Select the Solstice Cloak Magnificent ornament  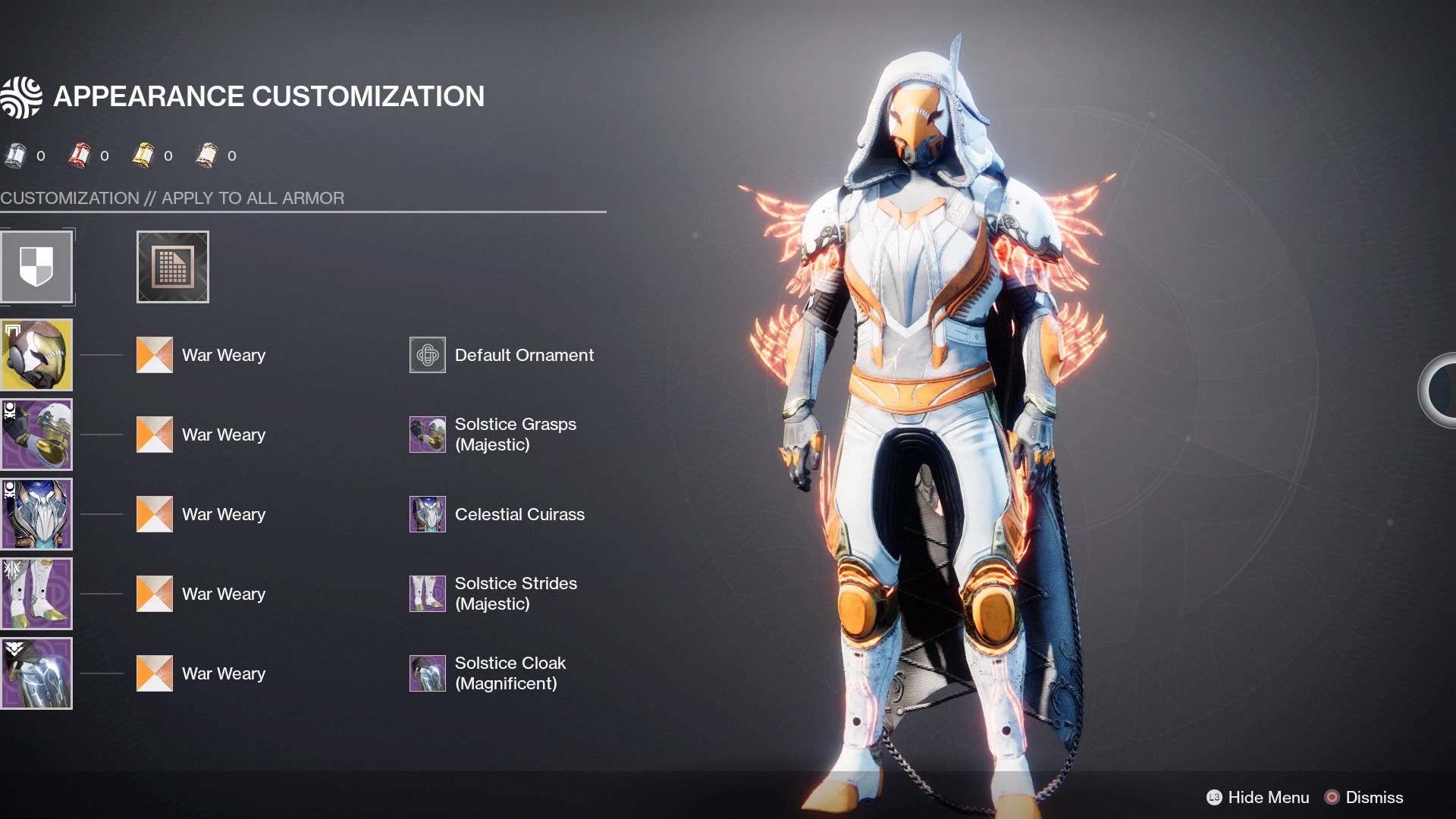[x=427, y=673]
